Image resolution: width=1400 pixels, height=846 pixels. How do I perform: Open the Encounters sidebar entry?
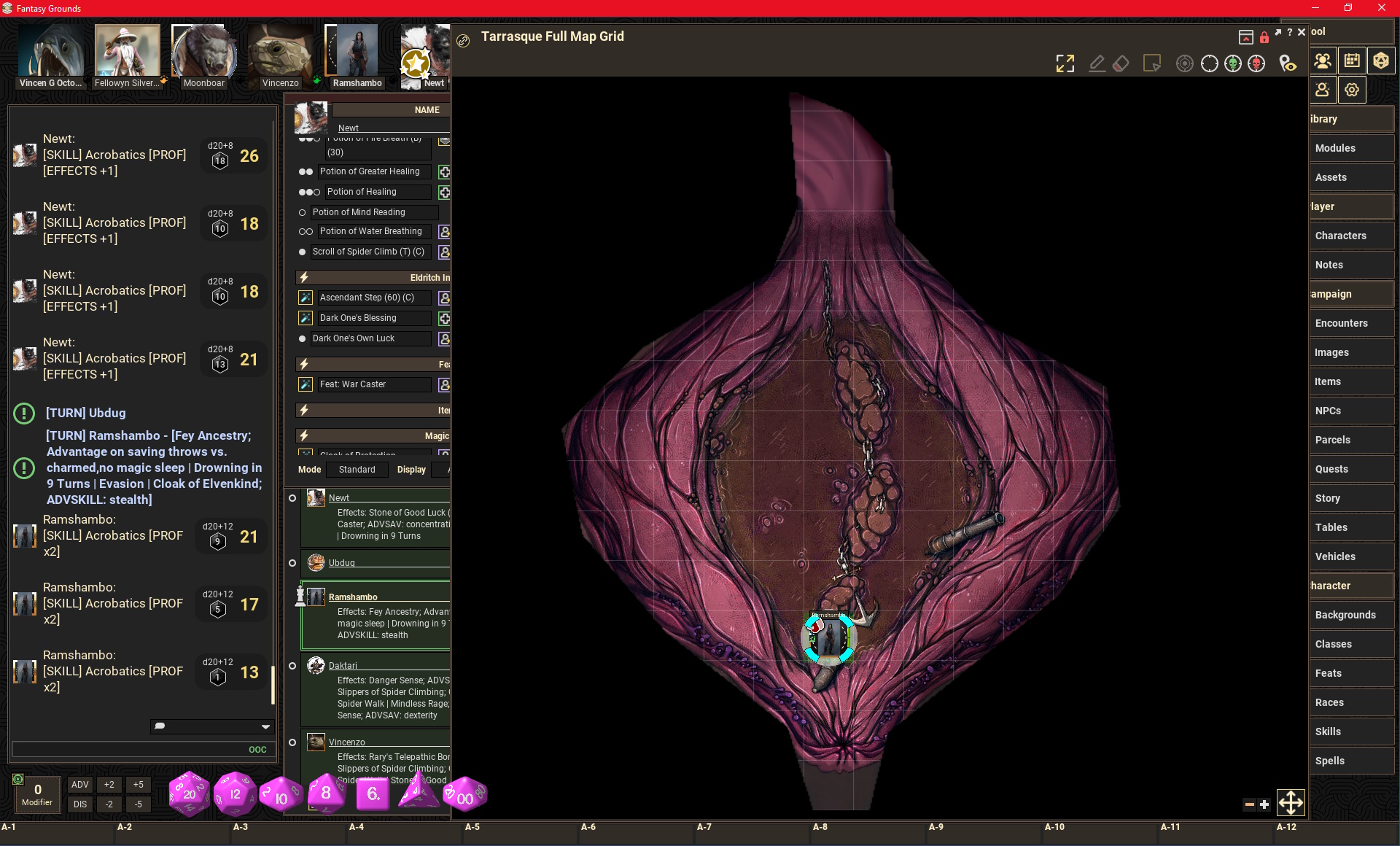coord(1341,323)
